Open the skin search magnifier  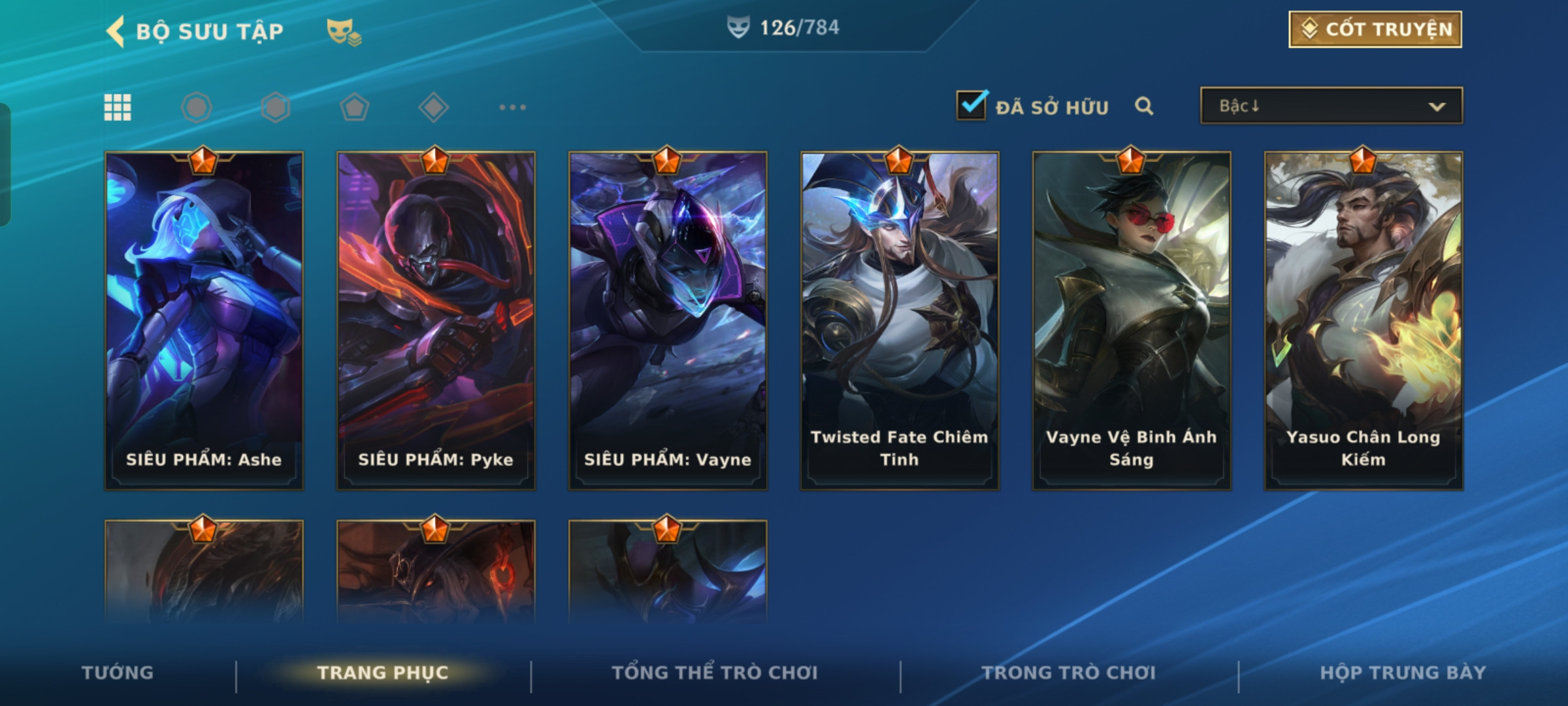[x=1143, y=106]
